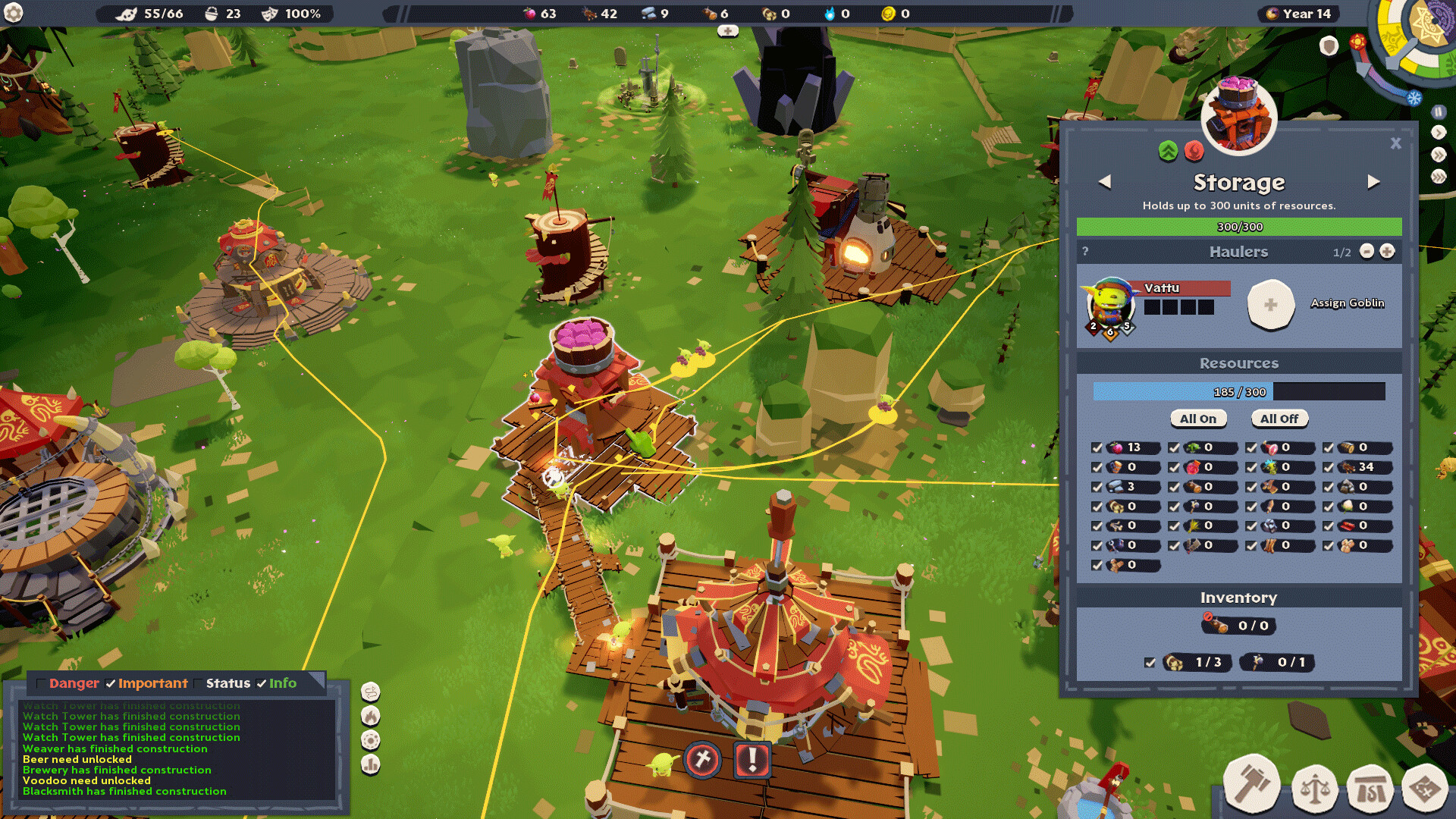Click the green upgrade icon on Storage panel

click(x=1169, y=152)
